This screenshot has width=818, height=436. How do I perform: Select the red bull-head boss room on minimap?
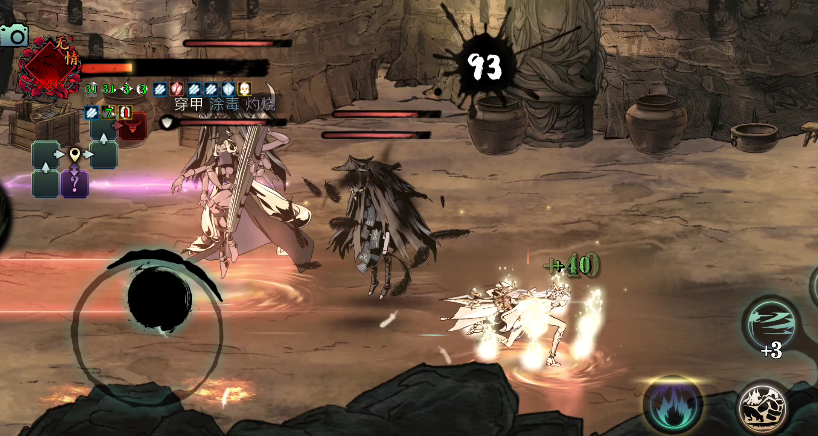click(133, 126)
